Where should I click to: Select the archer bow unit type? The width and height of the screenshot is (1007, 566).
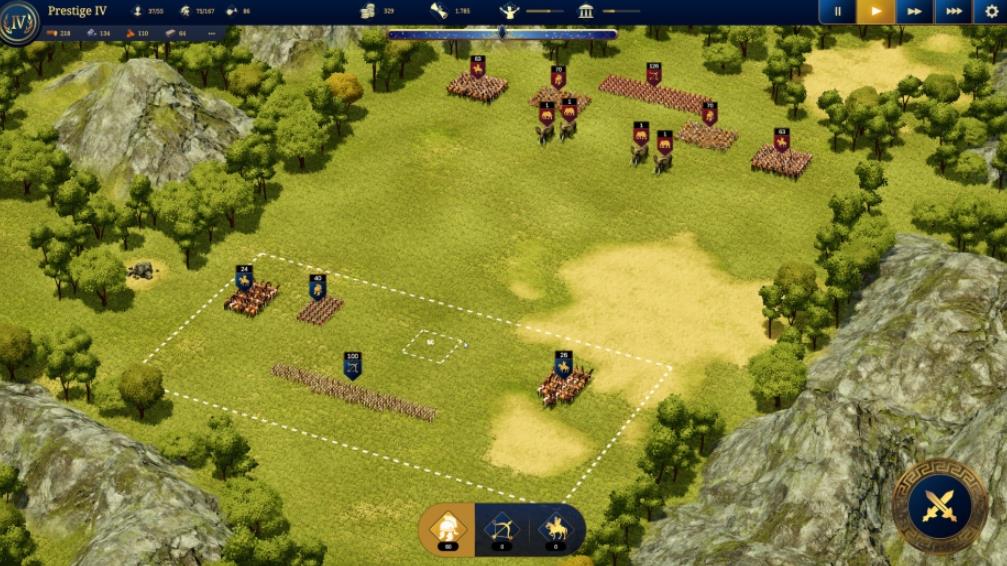[501, 526]
